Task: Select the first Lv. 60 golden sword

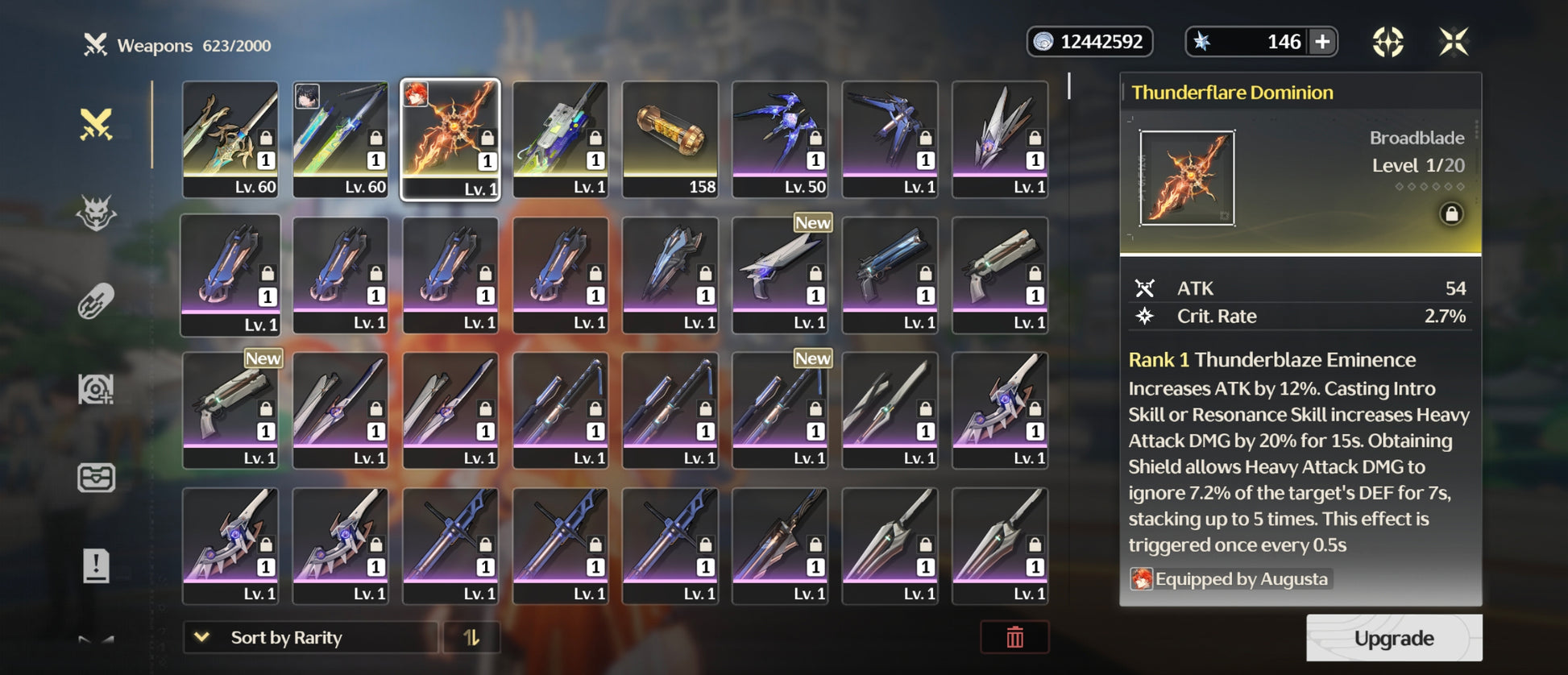Action: (x=230, y=139)
